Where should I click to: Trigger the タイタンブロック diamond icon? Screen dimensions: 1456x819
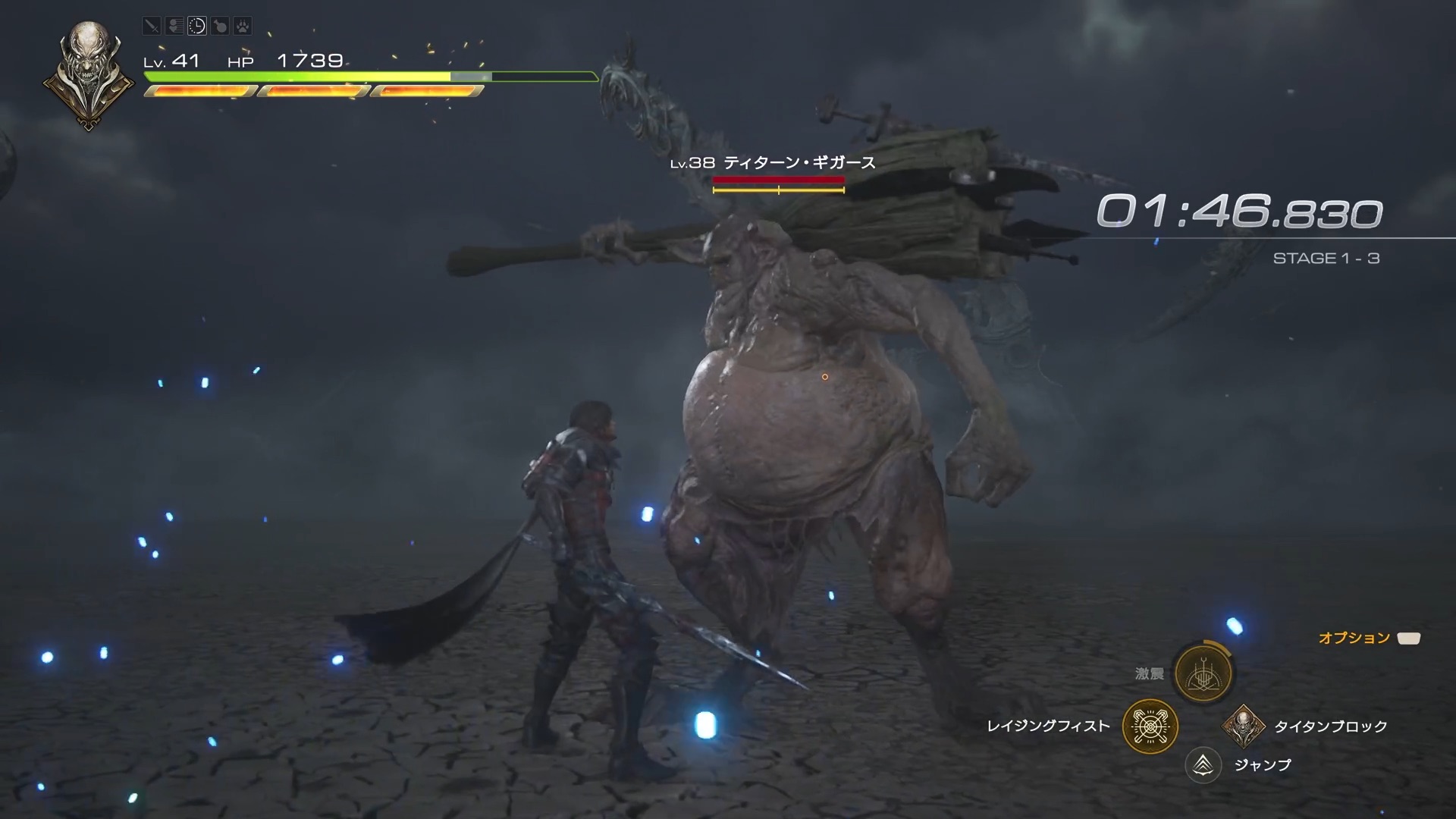pos(1242,726)
